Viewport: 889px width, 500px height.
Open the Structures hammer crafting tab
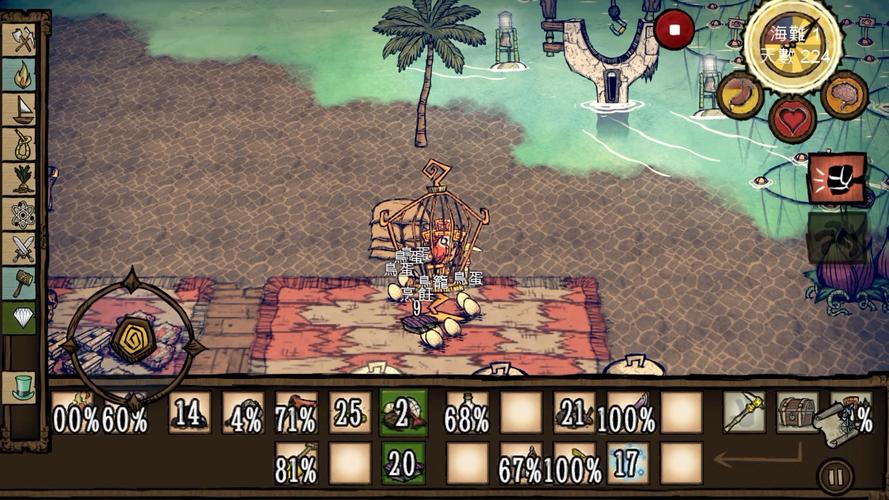click(x=21, y=283)
